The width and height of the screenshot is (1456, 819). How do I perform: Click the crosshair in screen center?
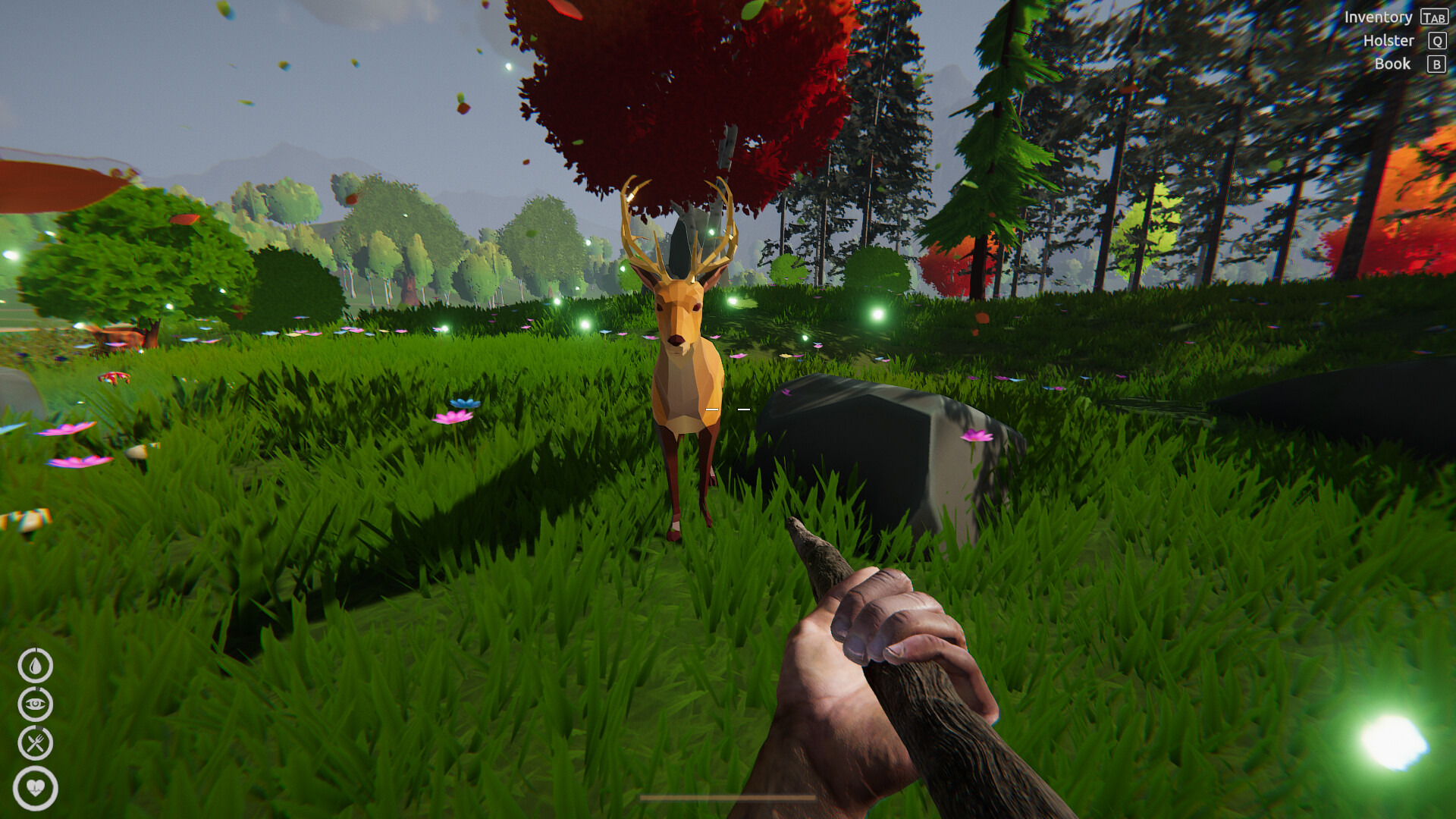pos(728,409)
